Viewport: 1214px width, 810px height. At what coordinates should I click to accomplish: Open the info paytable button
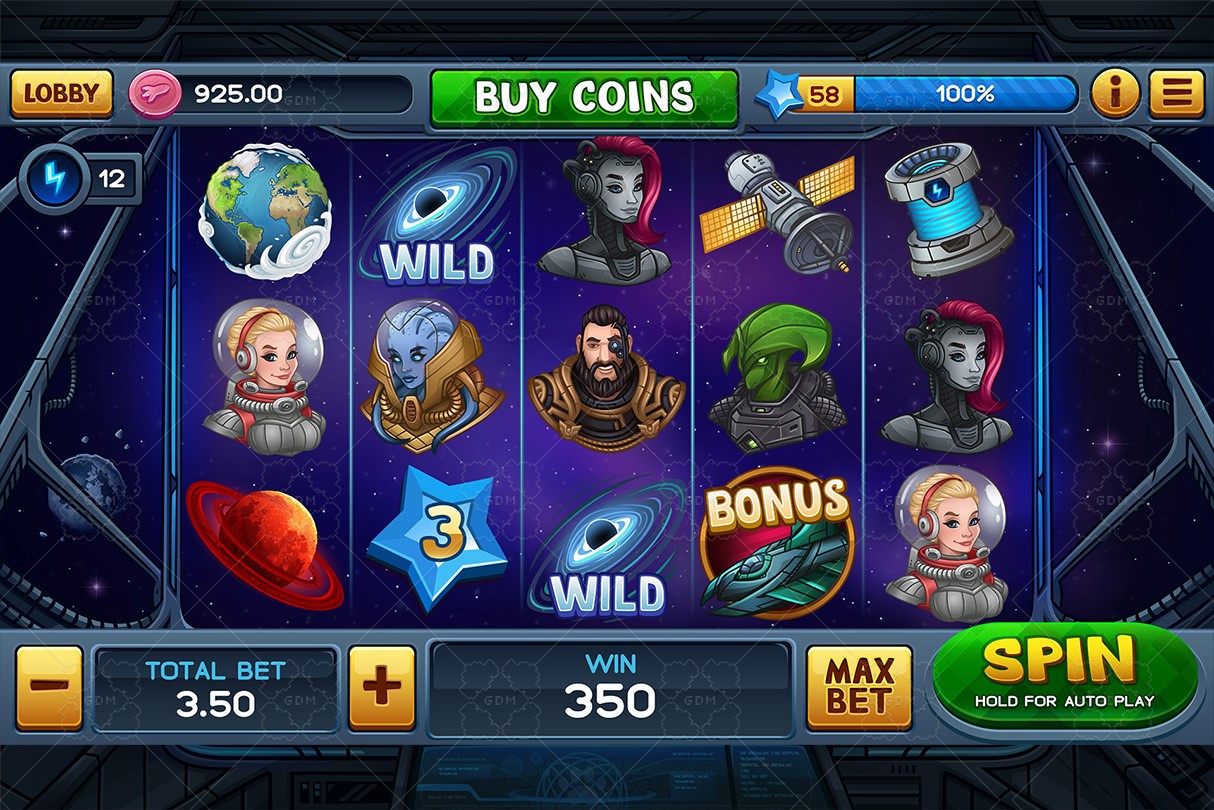tap(1114, 94)
